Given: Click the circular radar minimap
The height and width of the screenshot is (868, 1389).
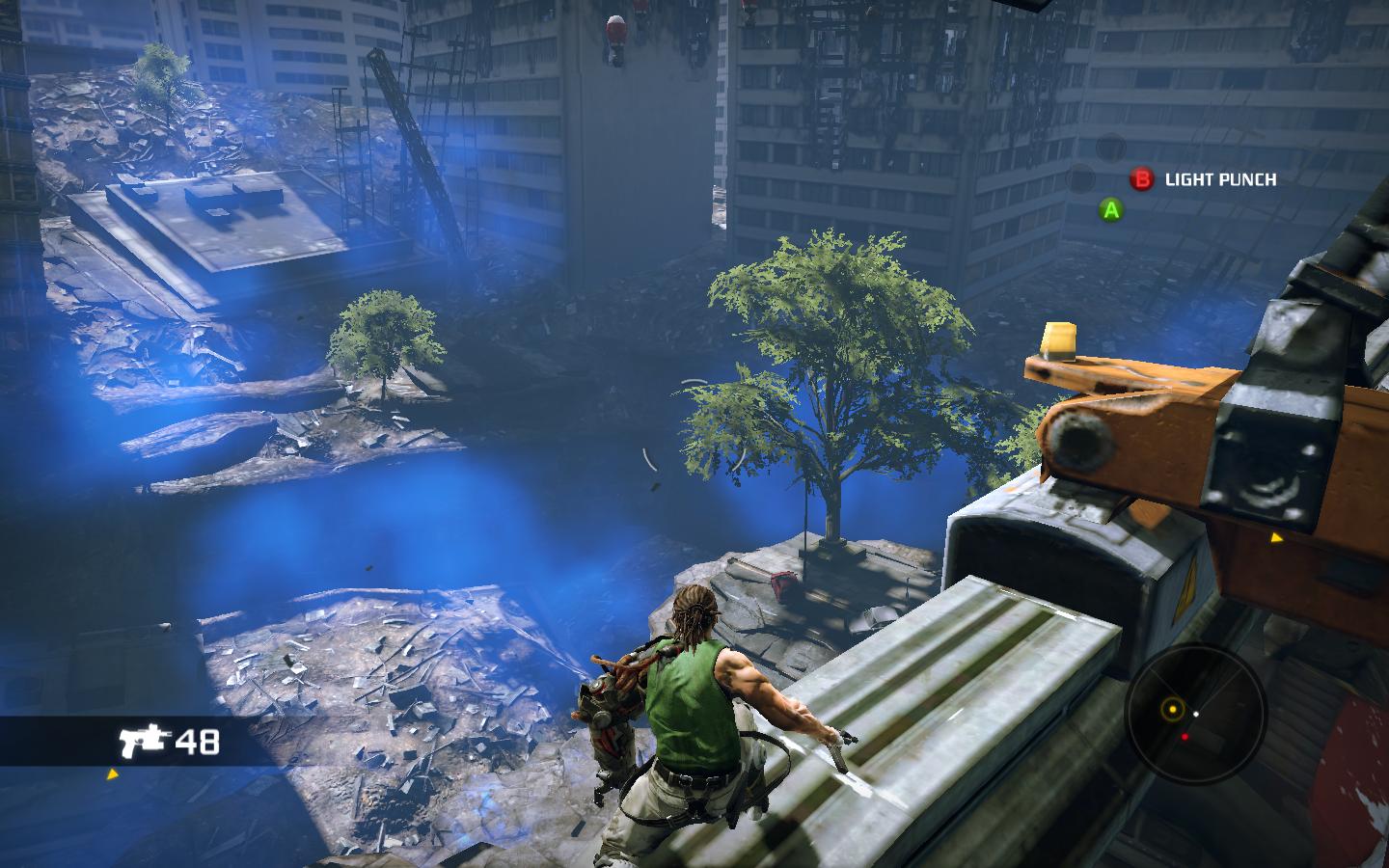Looking at the screenshot, I should 1194,714.
